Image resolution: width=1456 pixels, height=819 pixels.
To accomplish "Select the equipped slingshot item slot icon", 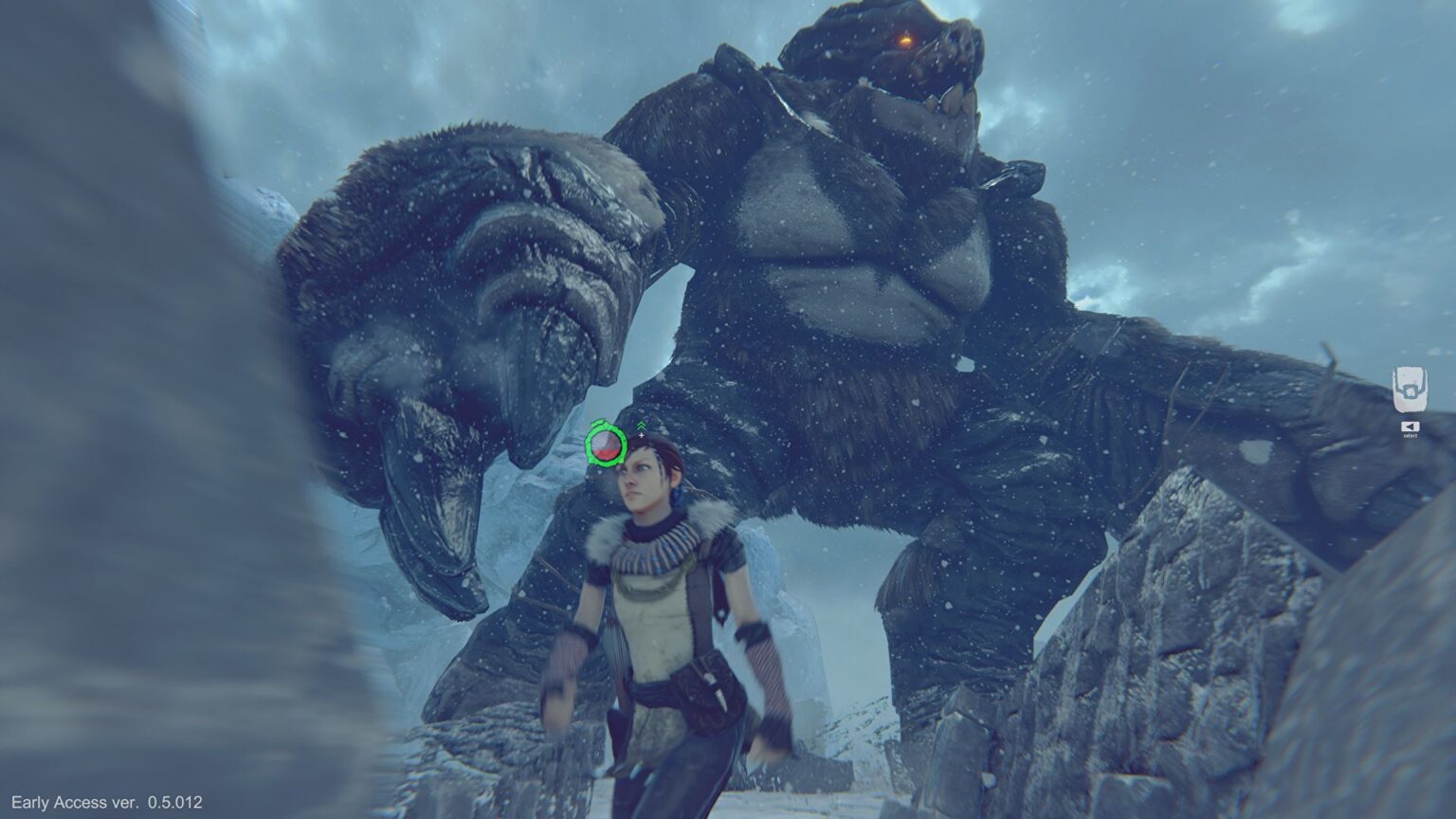I will (x=1410, y=387).
